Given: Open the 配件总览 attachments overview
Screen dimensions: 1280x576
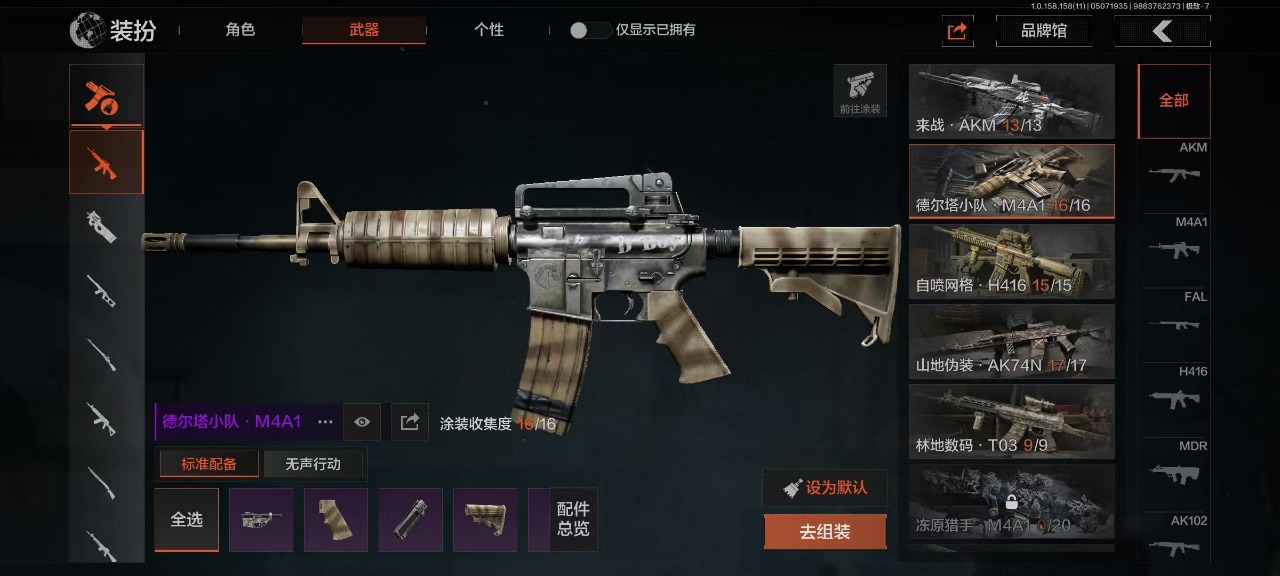Looking at the screenshot, I should pyautogui.click(x=573, y=519).
